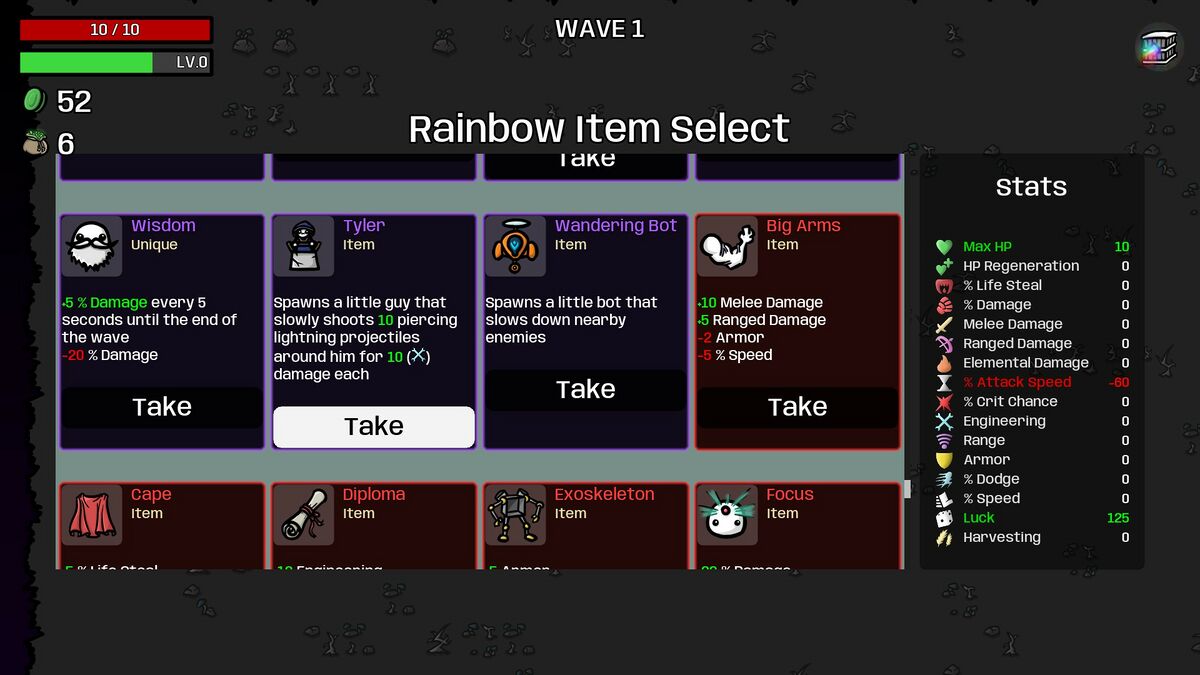Click the Tyler little guy icon
Viewport: 1200px width, 675px height.
[304, 246]
